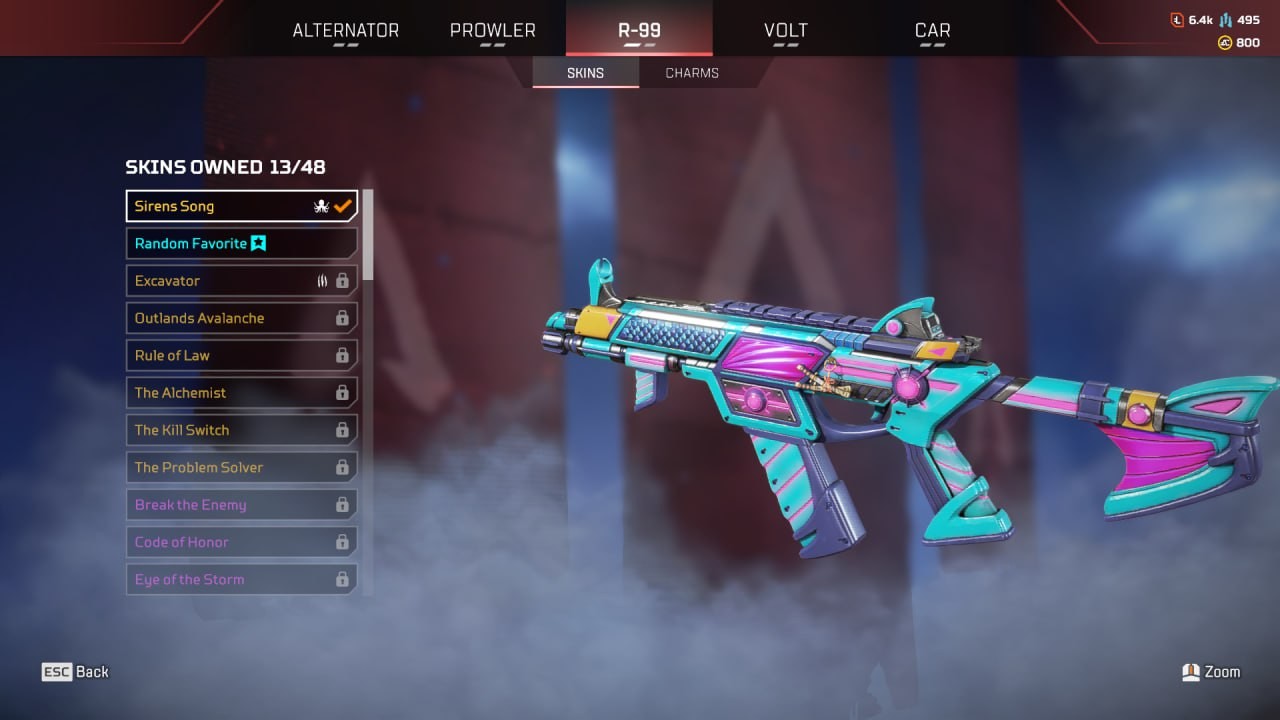
Task: Choose the Code of Honor skin
Action: coord(241,542)
